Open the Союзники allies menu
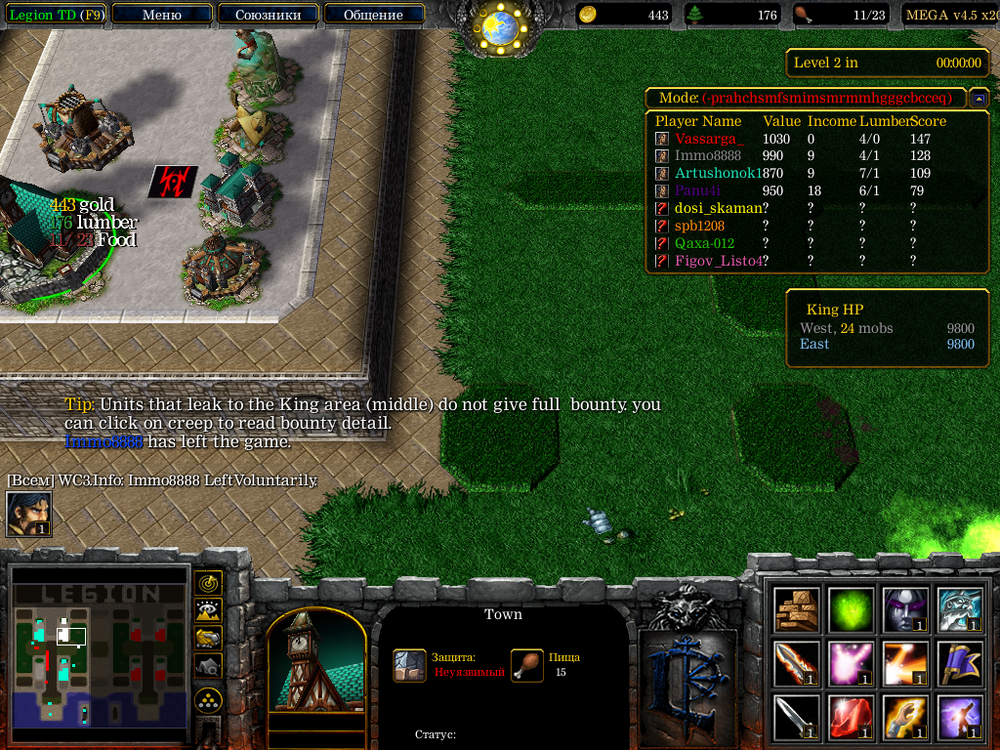Image resolution: width=1000 pixels, height=750 pixels. pyautogui.click(x=268, y=15)
